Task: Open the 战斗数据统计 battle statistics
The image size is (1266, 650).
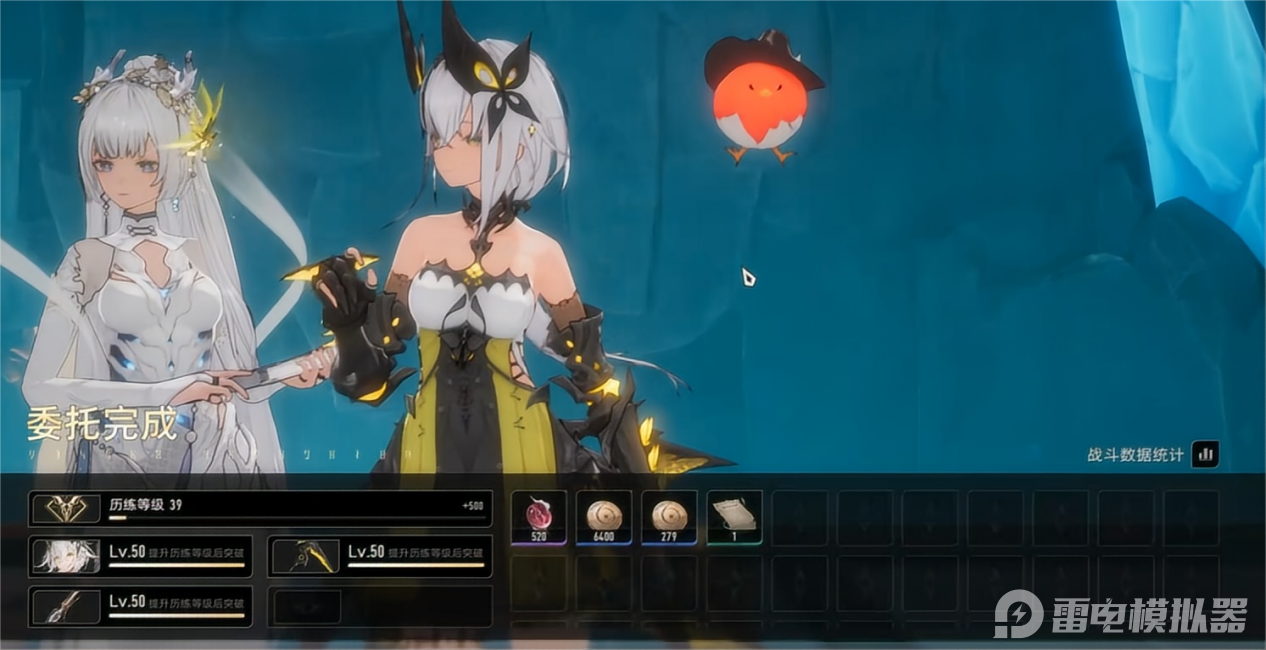Action: 1205,455
